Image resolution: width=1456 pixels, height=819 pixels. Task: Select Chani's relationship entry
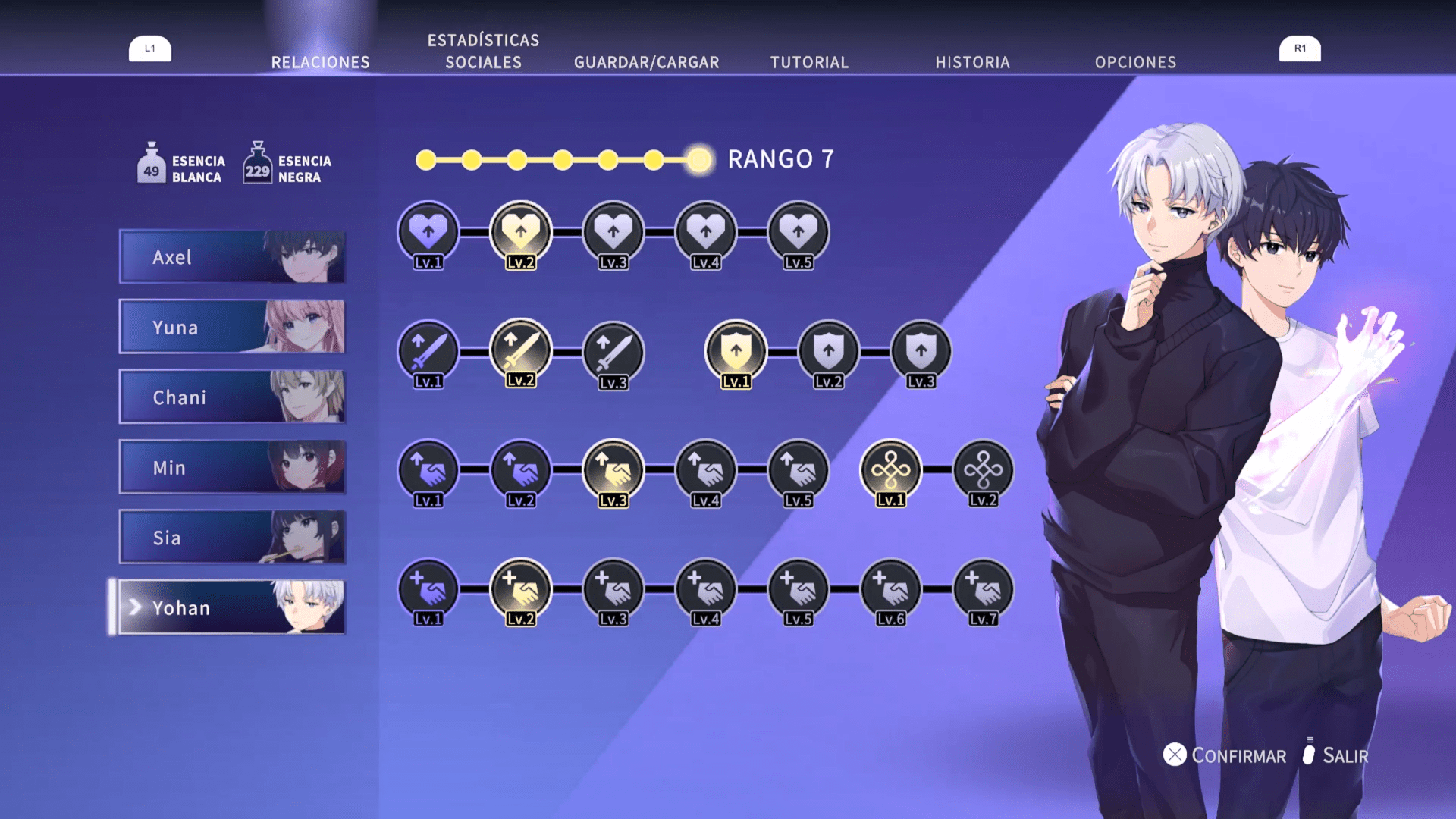coord(232,397)
